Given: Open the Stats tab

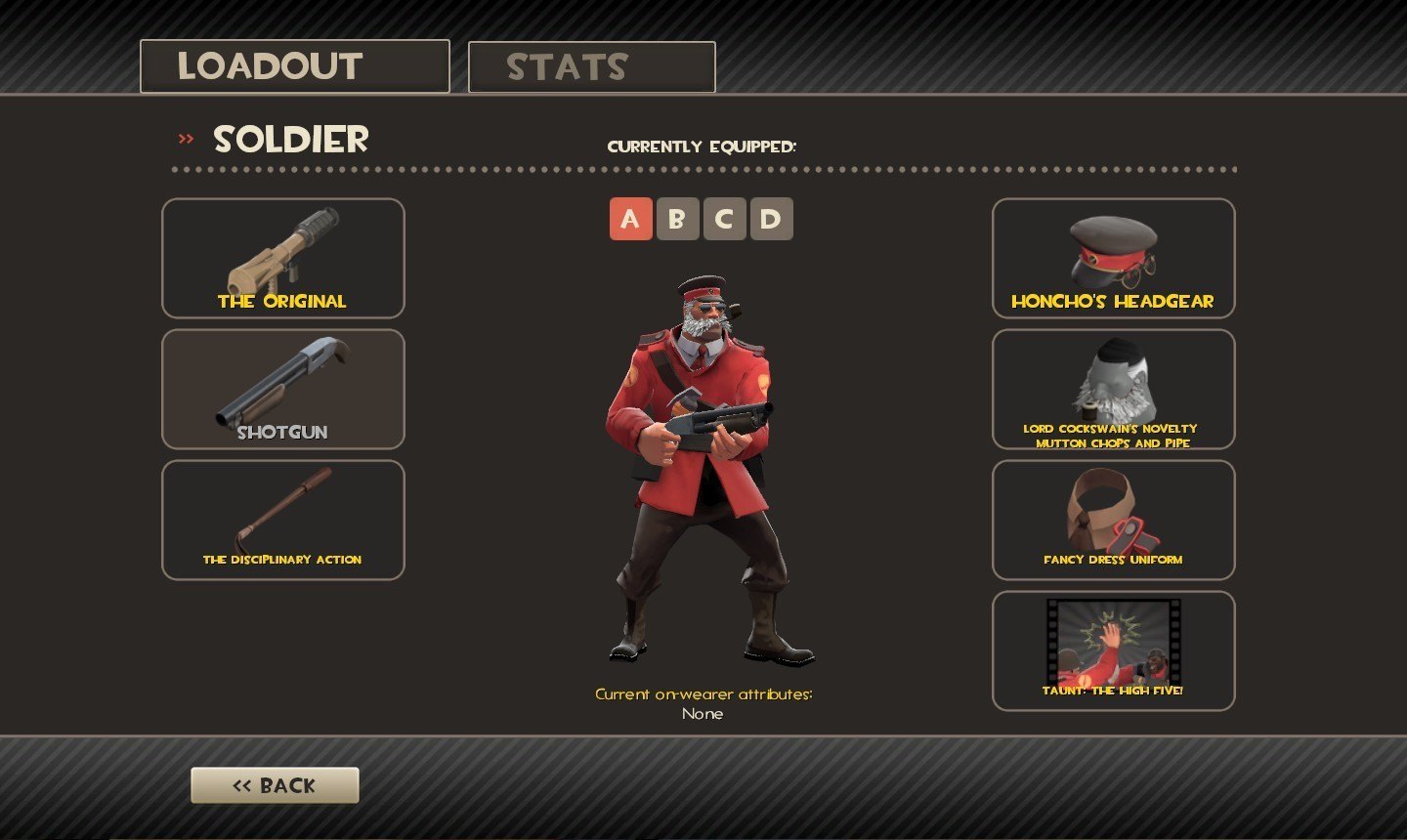Looking at the screenshot, I should (x=591, y=67).
